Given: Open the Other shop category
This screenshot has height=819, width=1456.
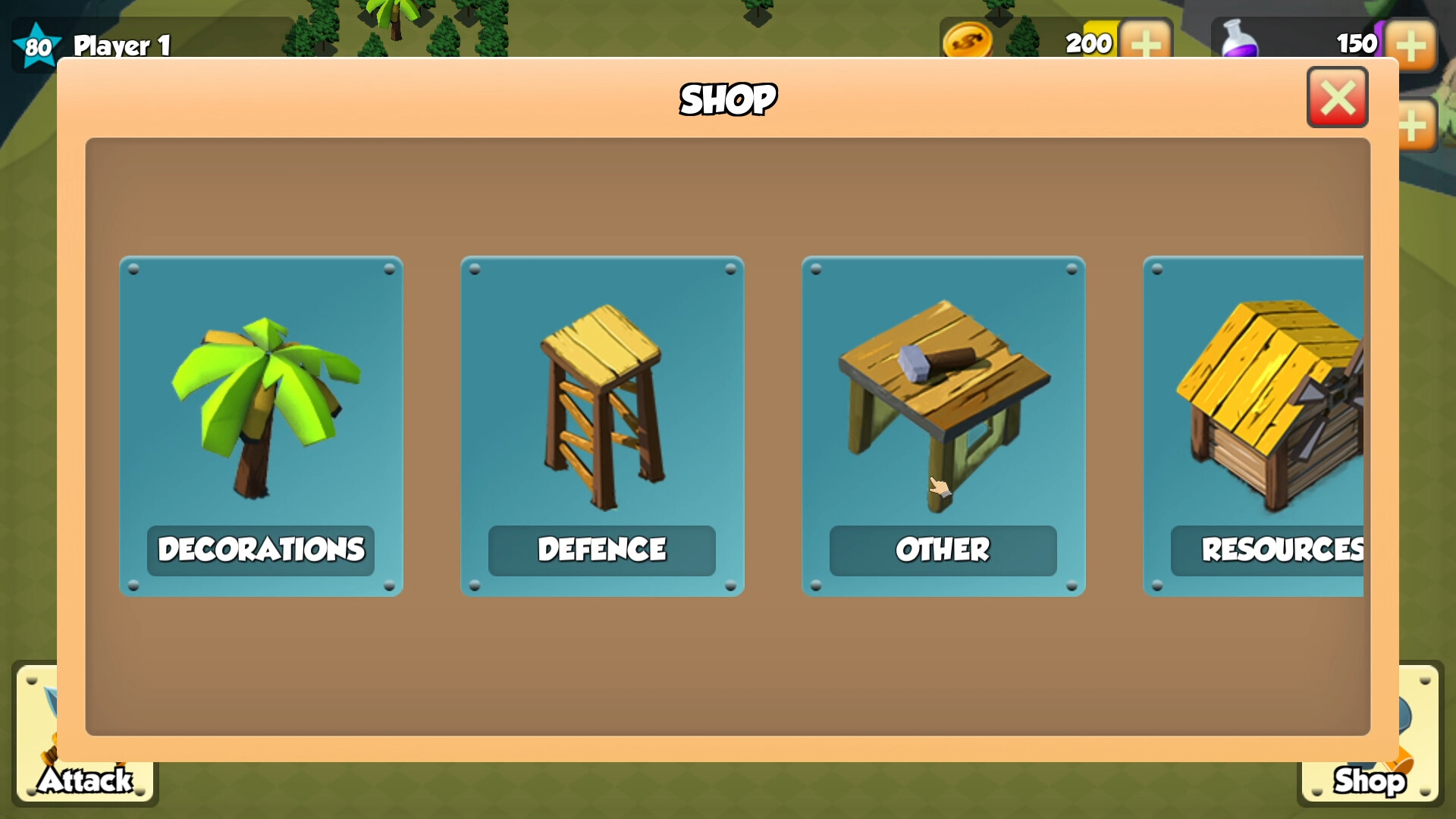Looking at the screenshot, I should (943, 426).
